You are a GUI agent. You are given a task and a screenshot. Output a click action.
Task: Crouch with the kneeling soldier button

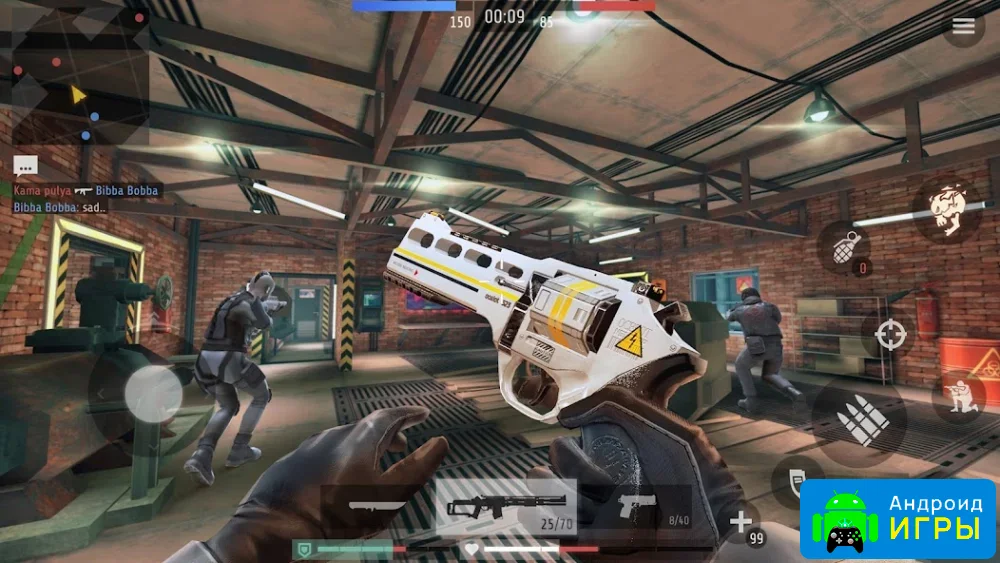[958, 395]
